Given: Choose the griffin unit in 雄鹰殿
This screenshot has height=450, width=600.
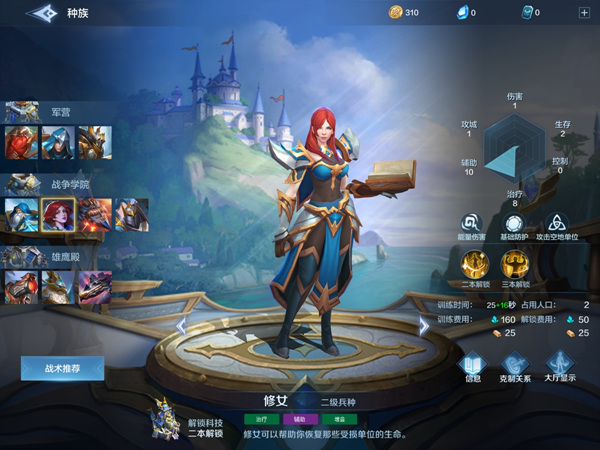Looking at the screenshot, I should 58,287.
